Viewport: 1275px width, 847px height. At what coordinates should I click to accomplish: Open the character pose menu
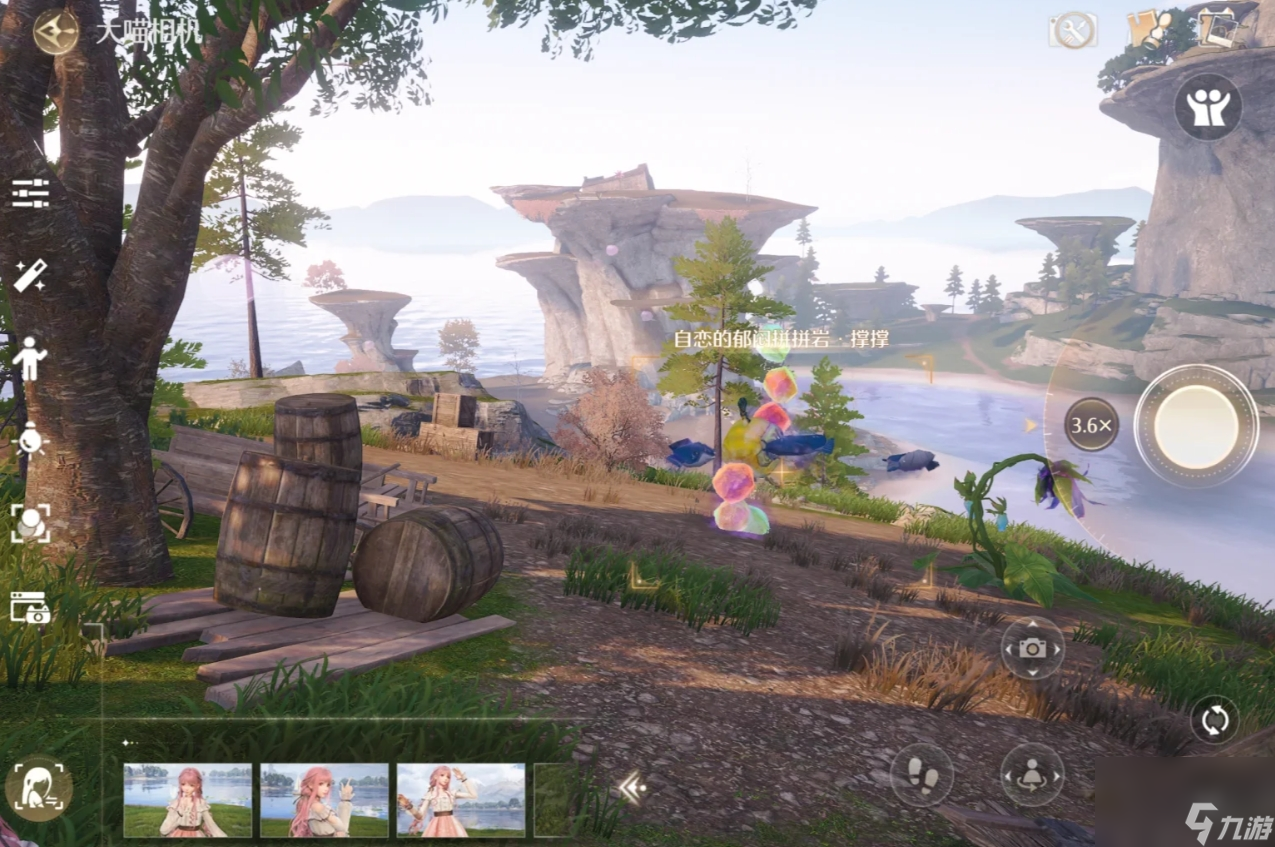click(30, 358)
